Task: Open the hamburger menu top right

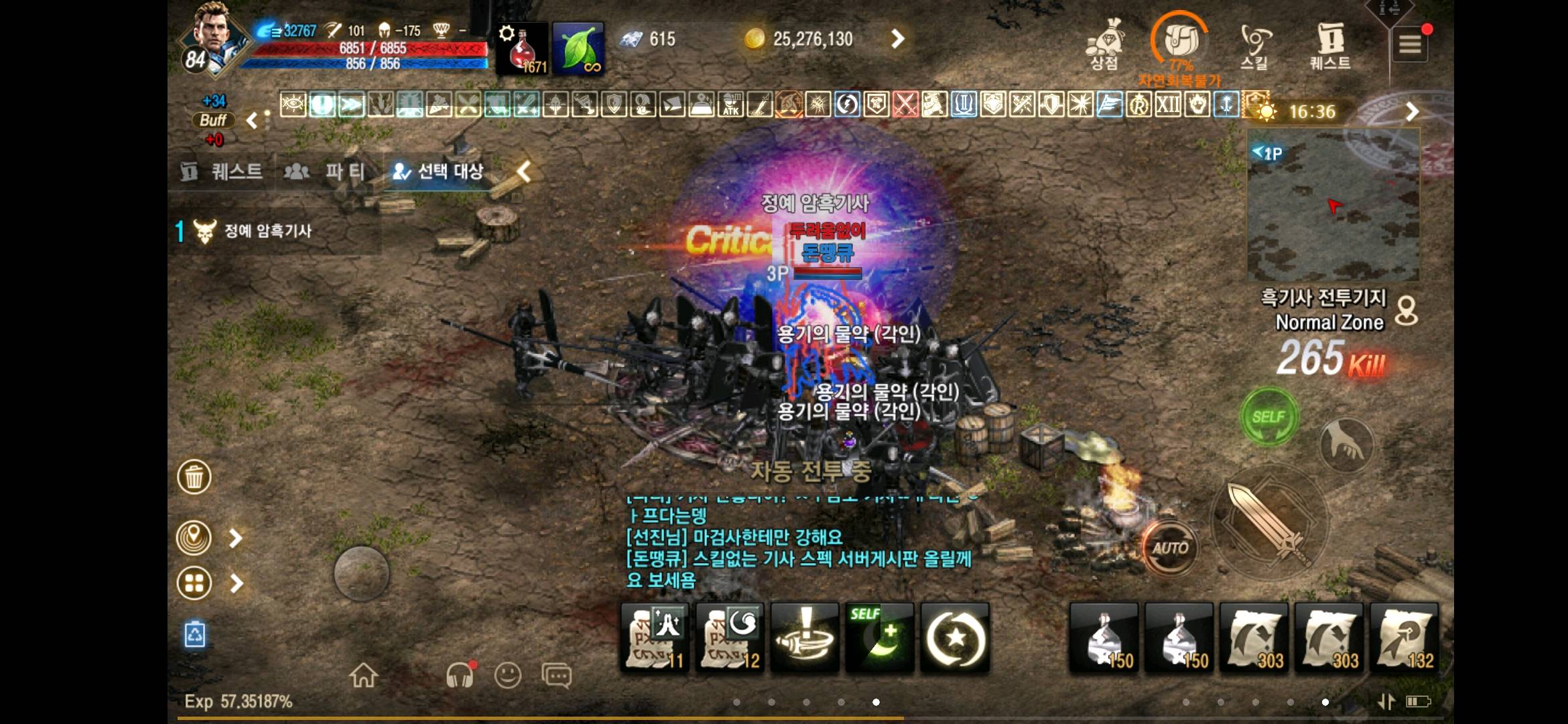Action: pyautogui.click(x=1411, y=44)
